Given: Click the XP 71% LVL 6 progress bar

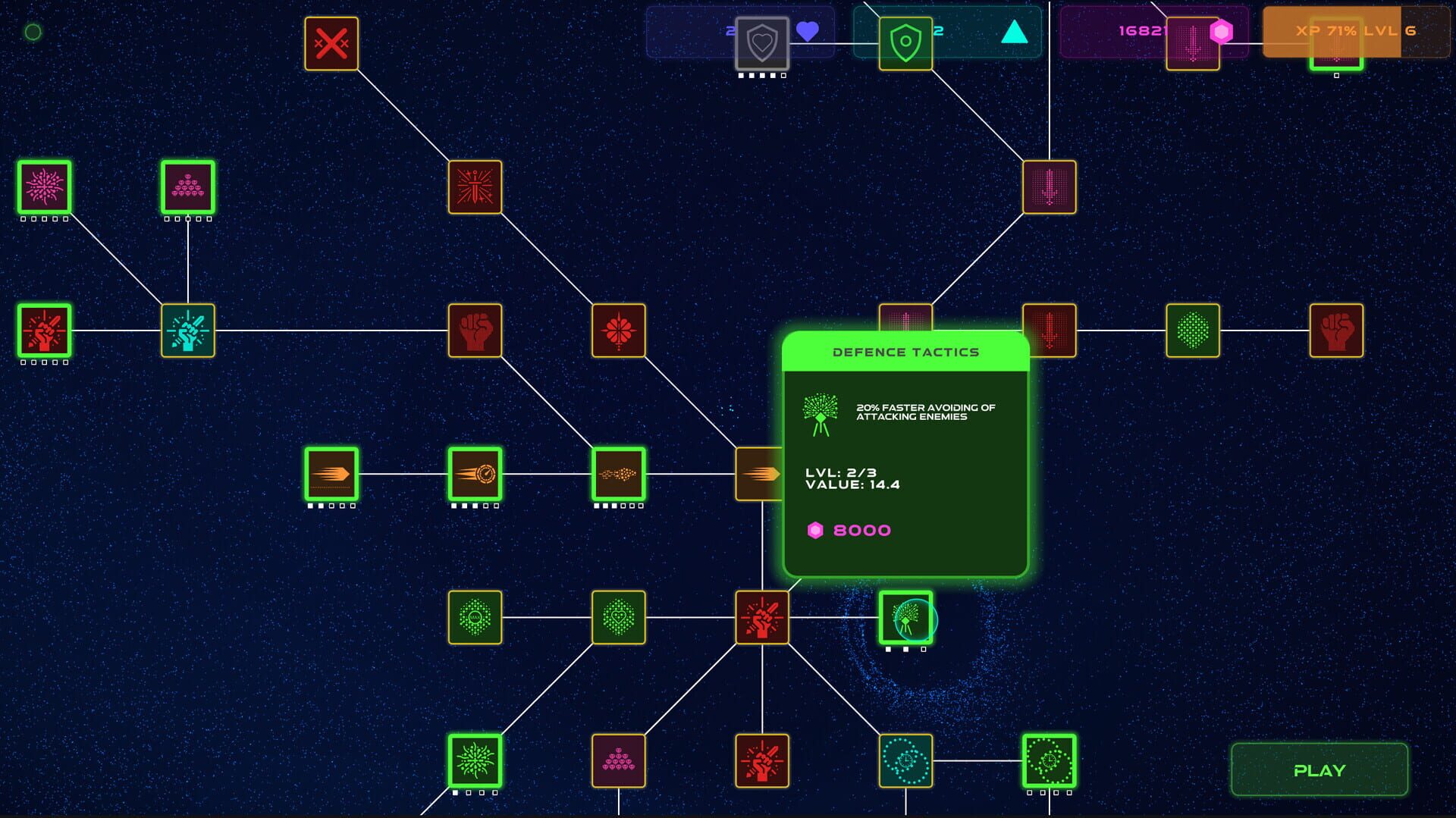Looking at the screenshot, I should tap(1357, 32).
